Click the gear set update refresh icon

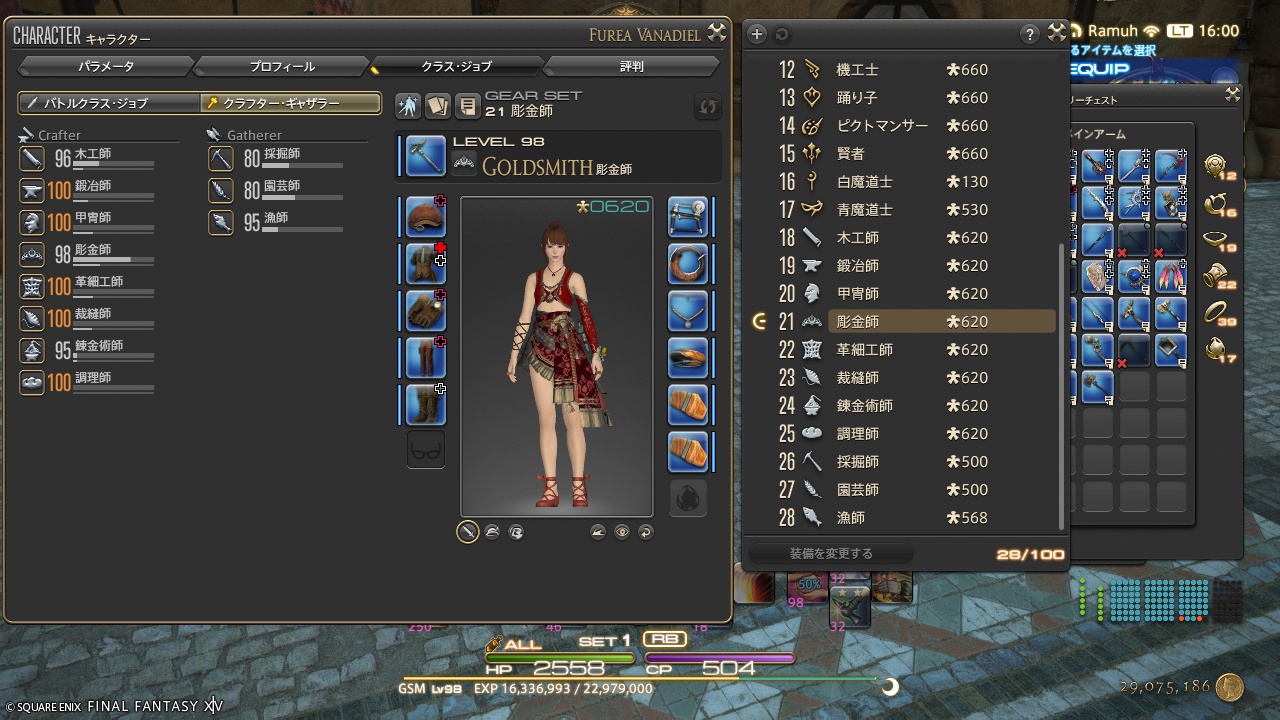pyautogui.click(x=707, y=106)
